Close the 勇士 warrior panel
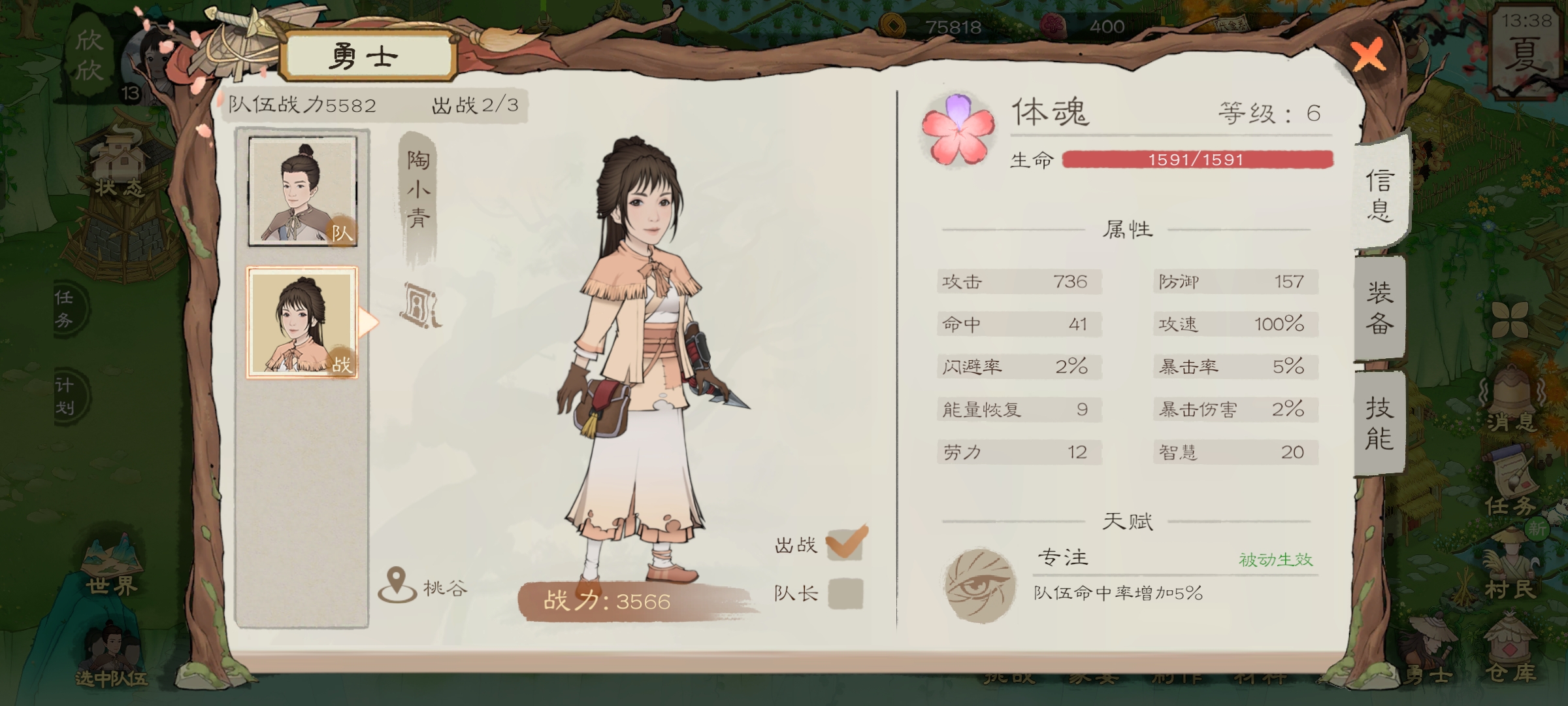The image size is (1568, 706). coord(1368,55)
